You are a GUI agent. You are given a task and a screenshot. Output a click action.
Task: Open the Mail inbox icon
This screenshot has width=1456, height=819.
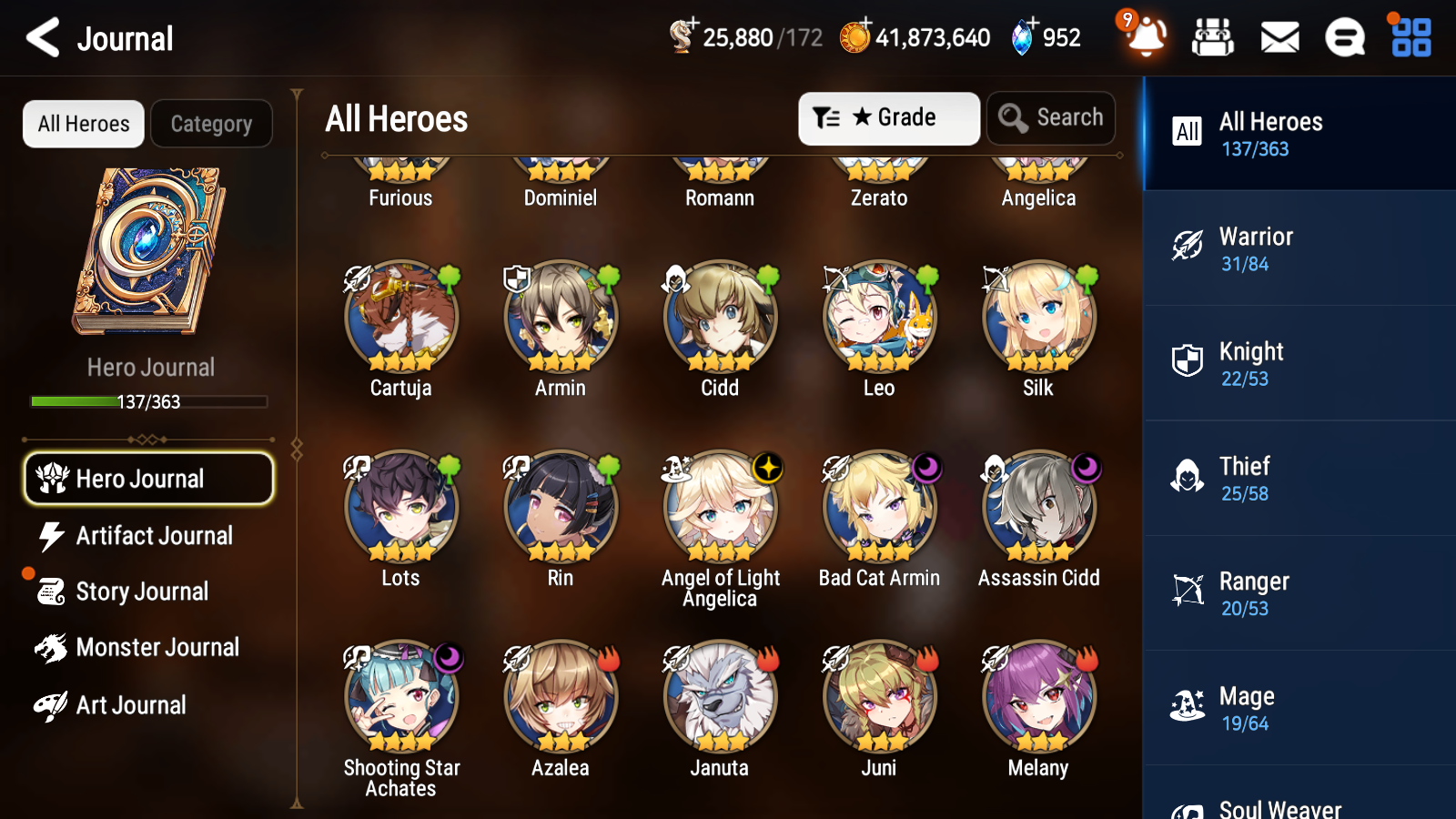tap(1279, 37)
